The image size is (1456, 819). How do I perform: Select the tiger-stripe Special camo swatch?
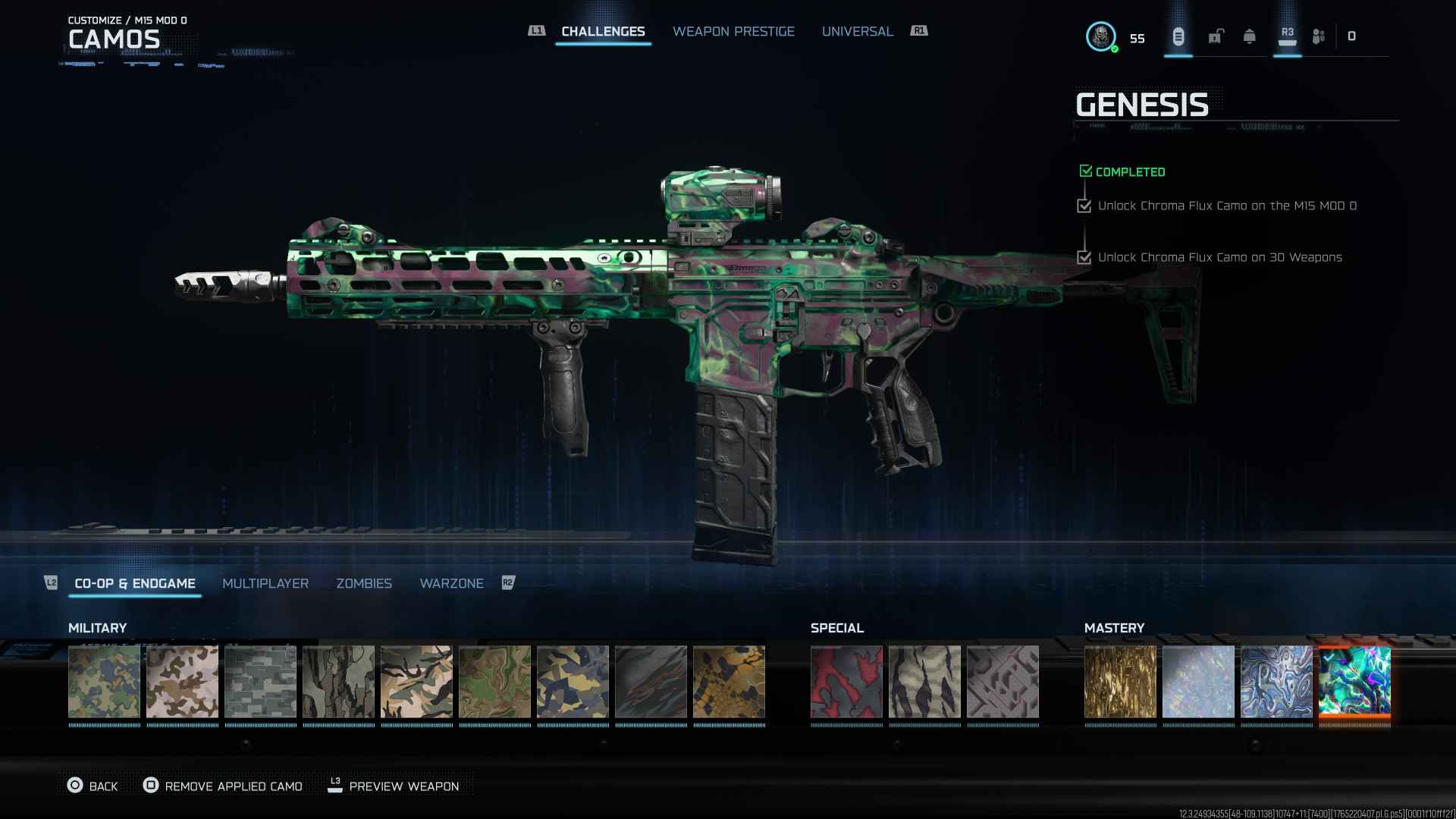(924, 682)
